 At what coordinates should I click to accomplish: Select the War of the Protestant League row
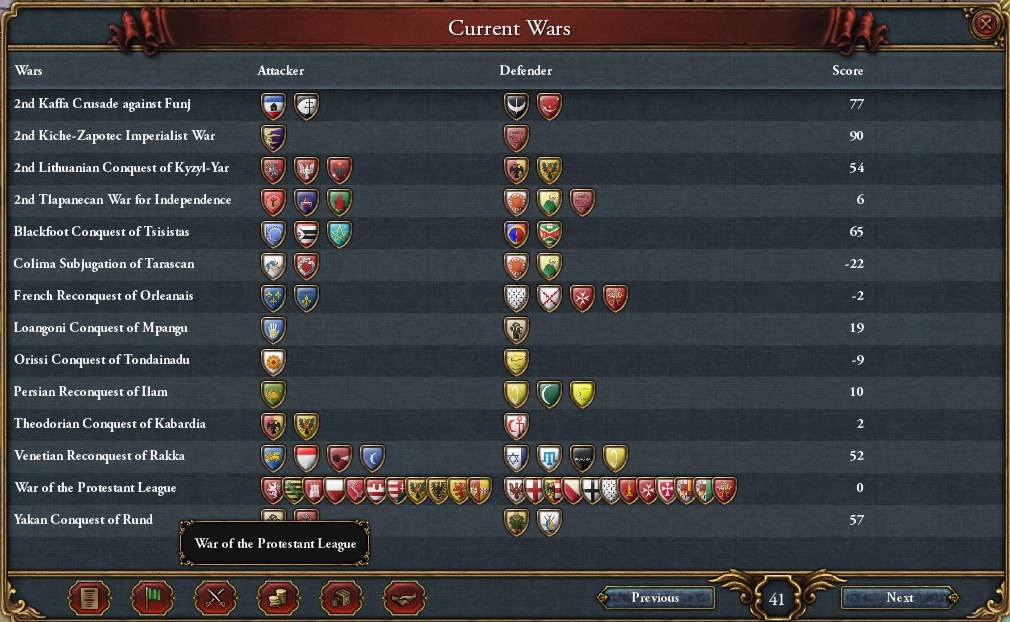[95, 488]
